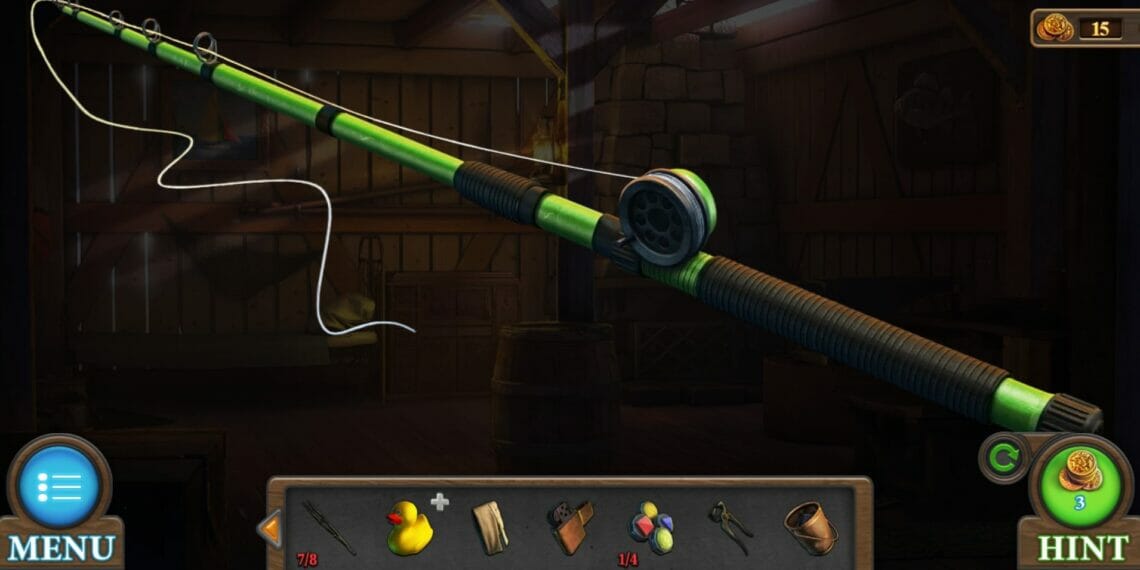Select the sticks item marked 7/8
Screen dimensions: 1140x570
(328, 528)
